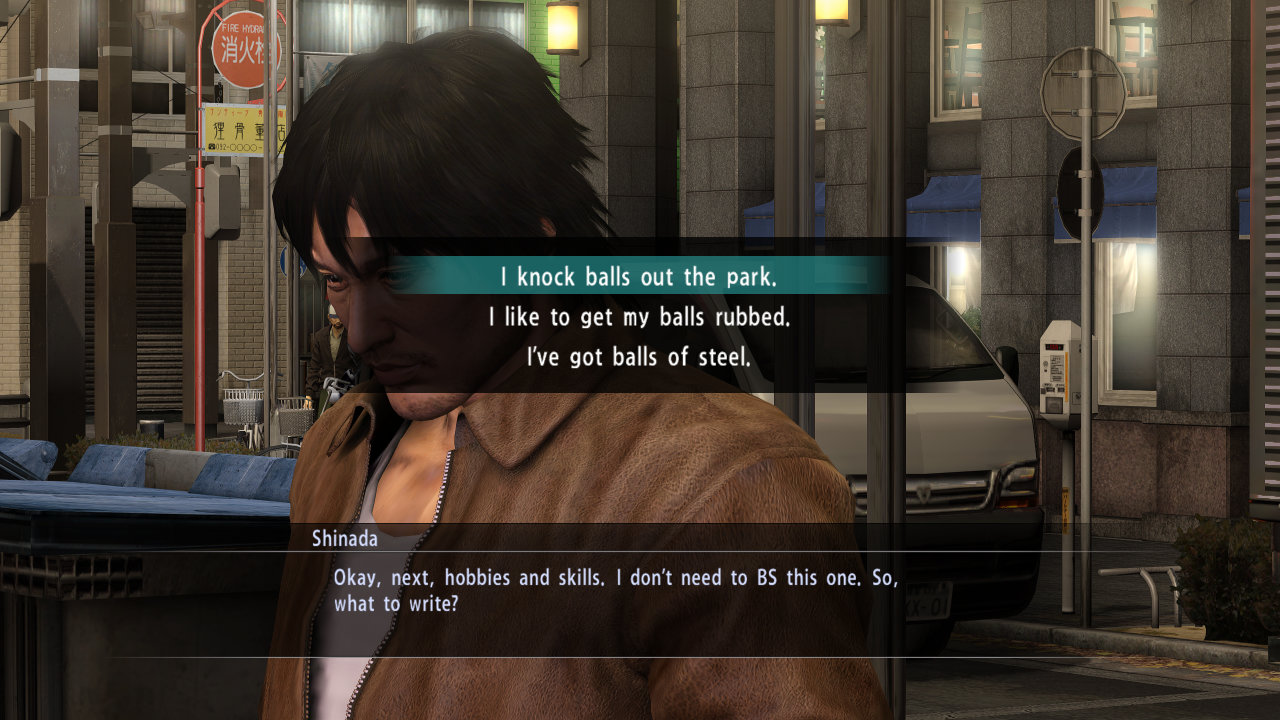Select "I like to get my balls rubbed."
The width and height of the screenshot is (1280, 720).
coord(639,317)
